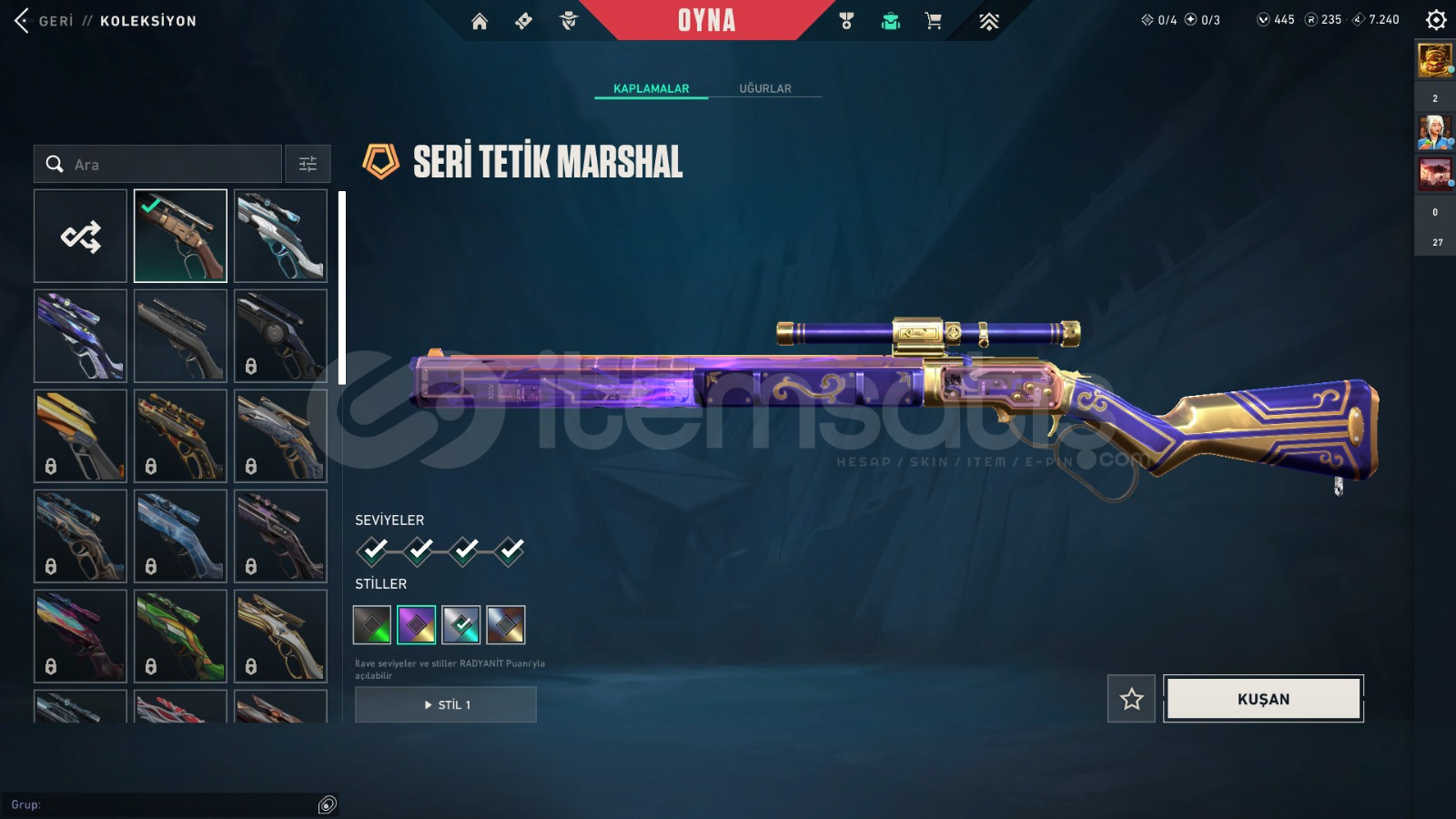Select the white and teal Marshal skin
The width and height of the screenshot is (1456, 819).
(280, 237)
